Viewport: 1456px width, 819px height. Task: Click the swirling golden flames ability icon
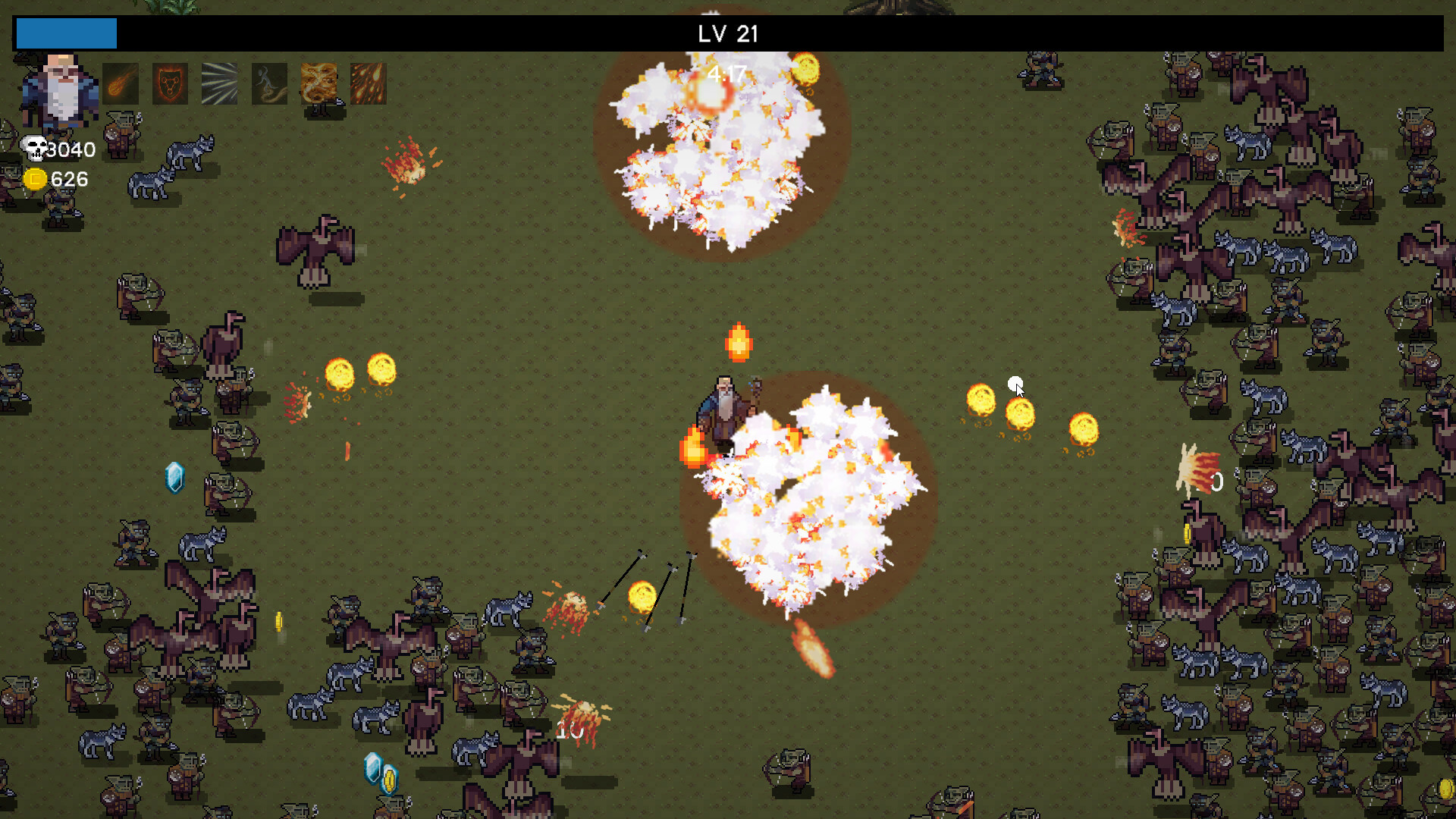pos(318,83)
